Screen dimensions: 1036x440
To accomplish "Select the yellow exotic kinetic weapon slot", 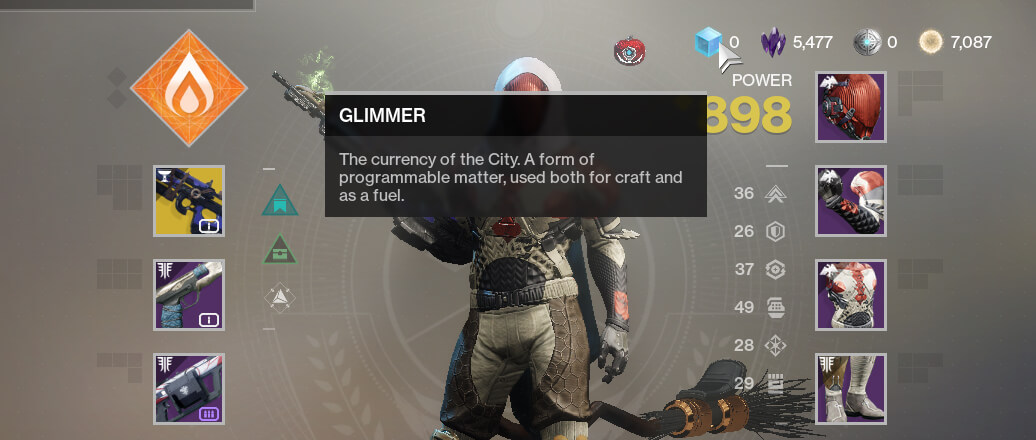I will tap(188, 201).
